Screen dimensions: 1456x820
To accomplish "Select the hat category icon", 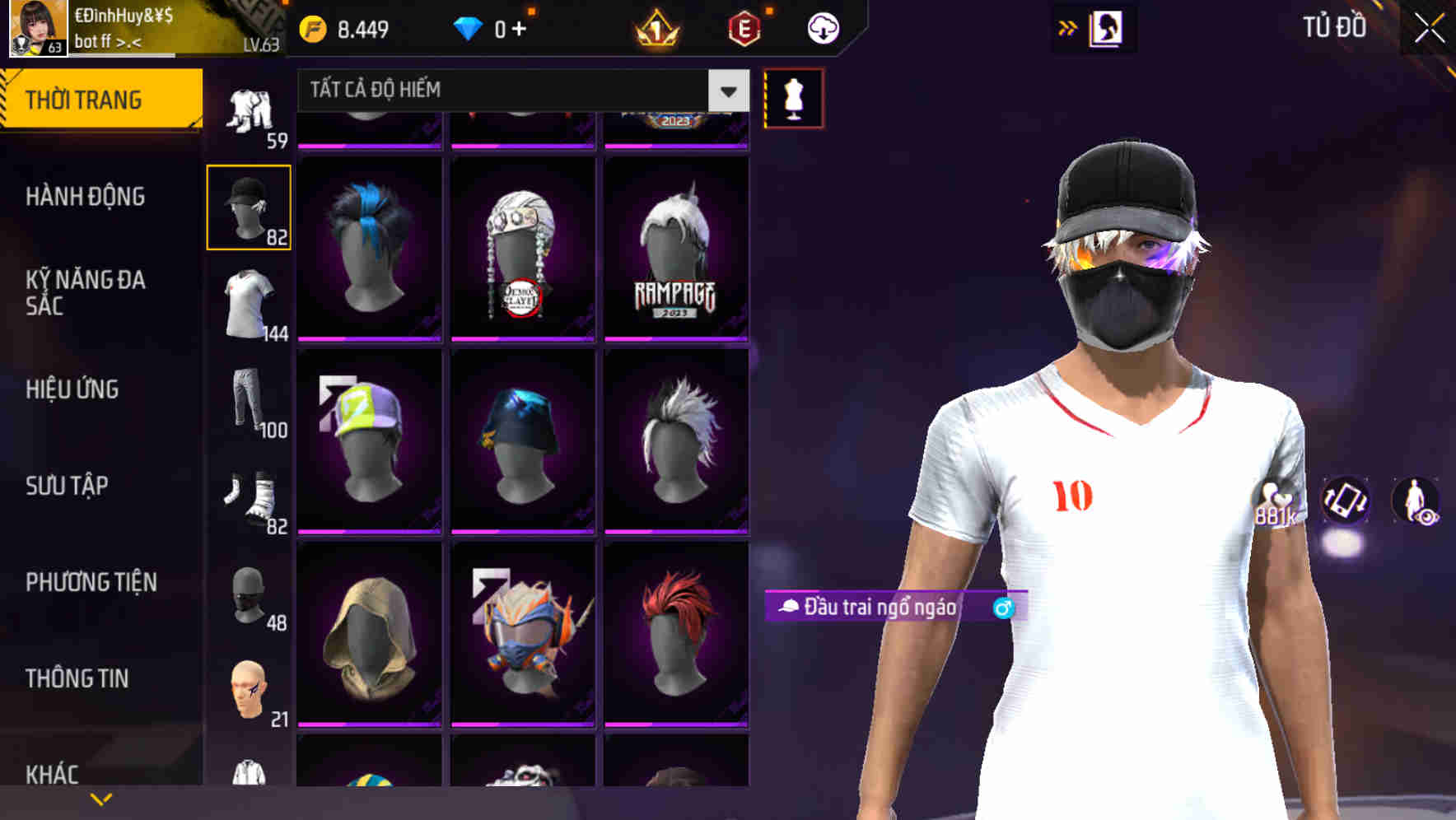I will (248, 204).
